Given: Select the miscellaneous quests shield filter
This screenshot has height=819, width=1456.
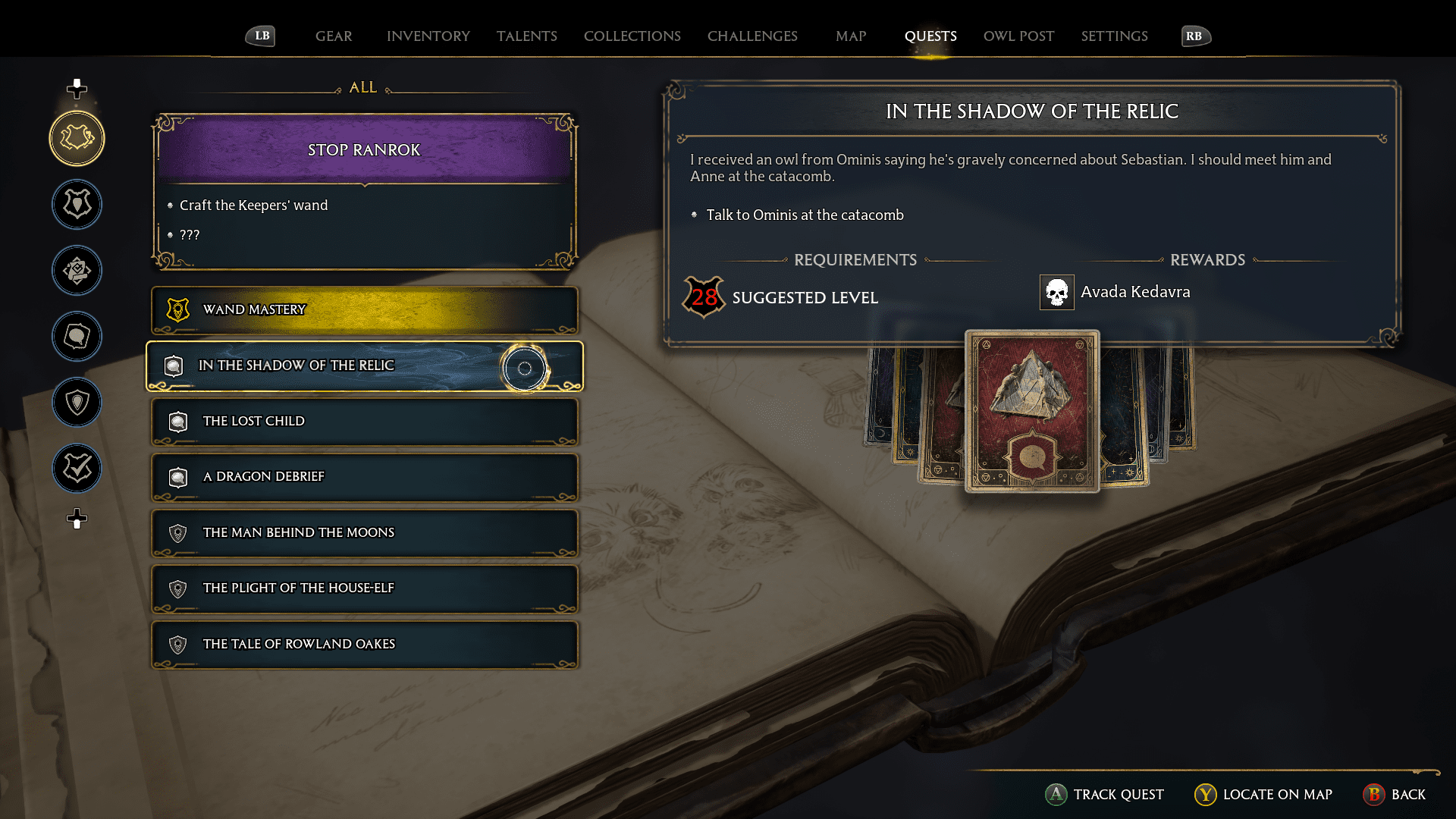Looking at the screenshot, I should pyautogui.click(x=76, y=403).
